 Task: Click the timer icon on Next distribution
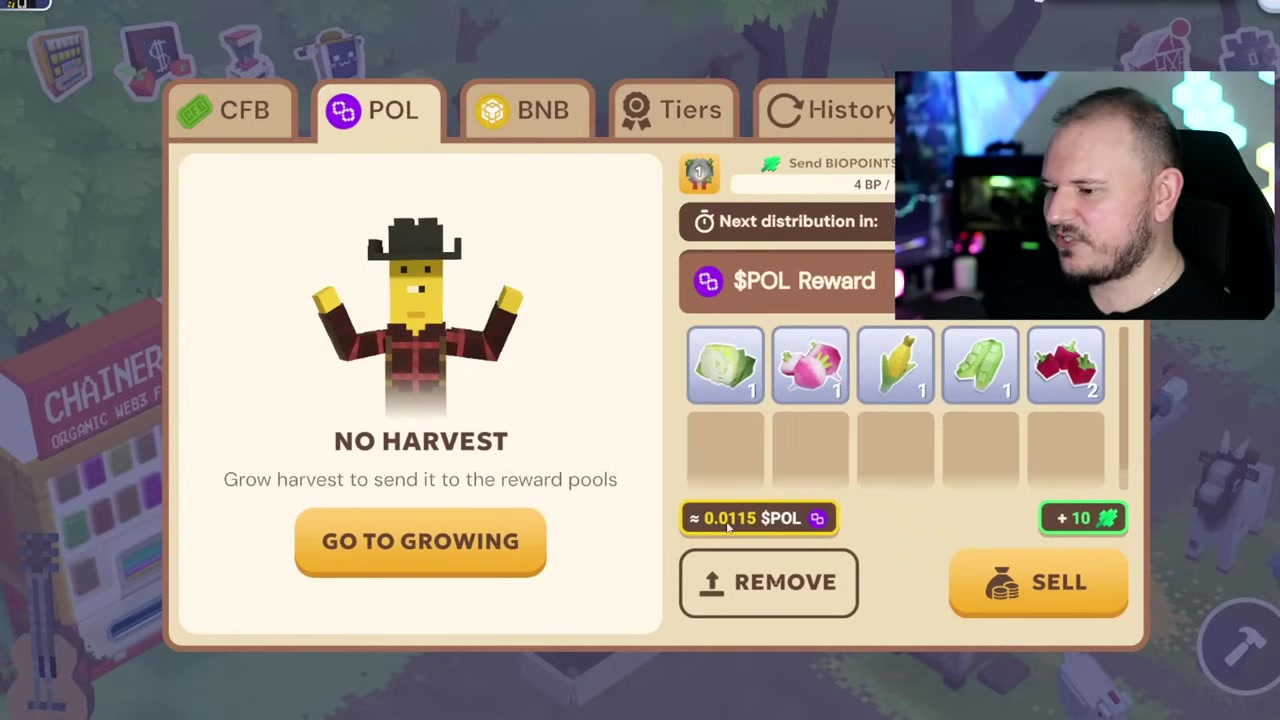point(705,221)
